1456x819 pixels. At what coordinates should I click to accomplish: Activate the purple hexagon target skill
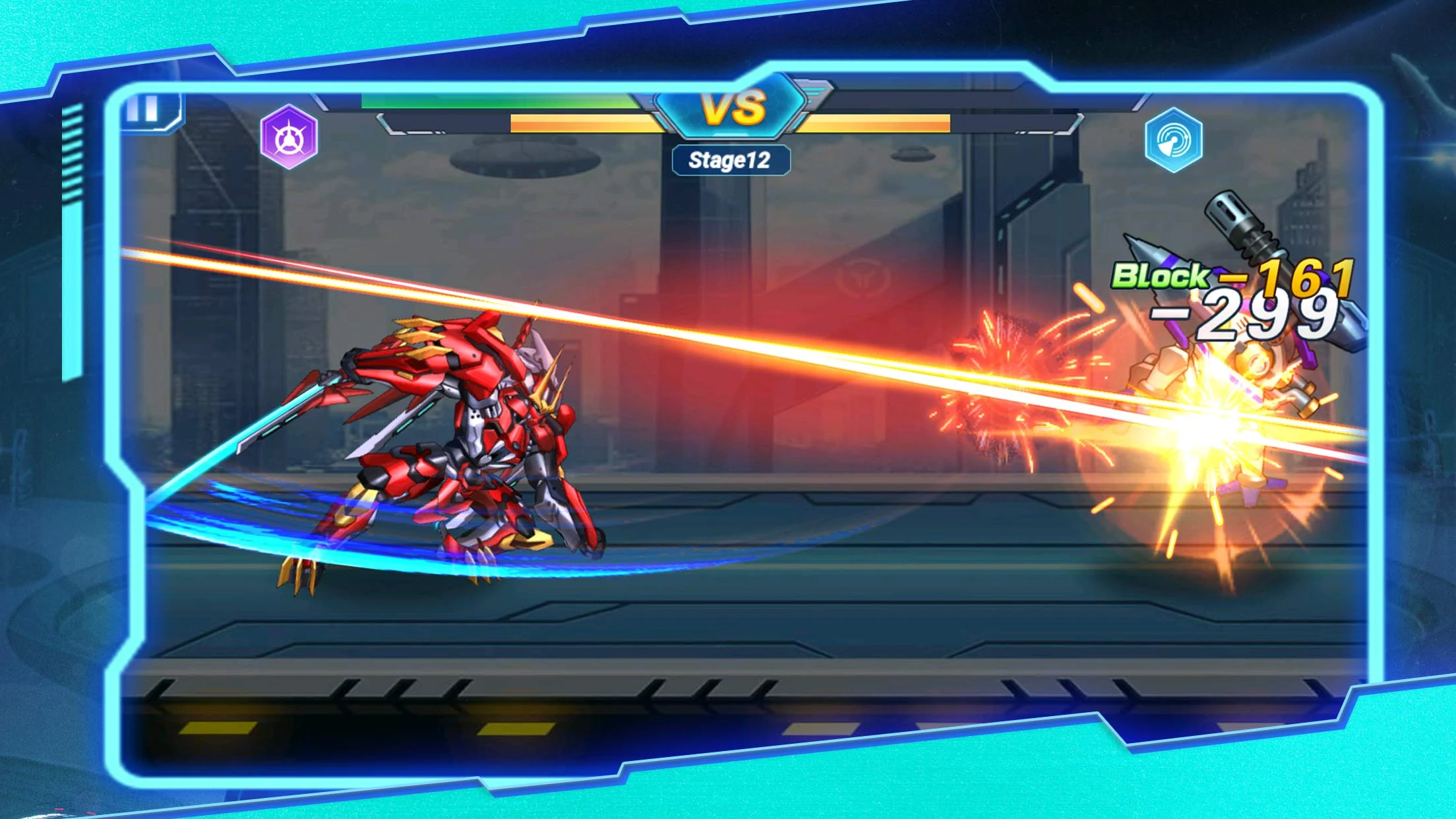289,137
